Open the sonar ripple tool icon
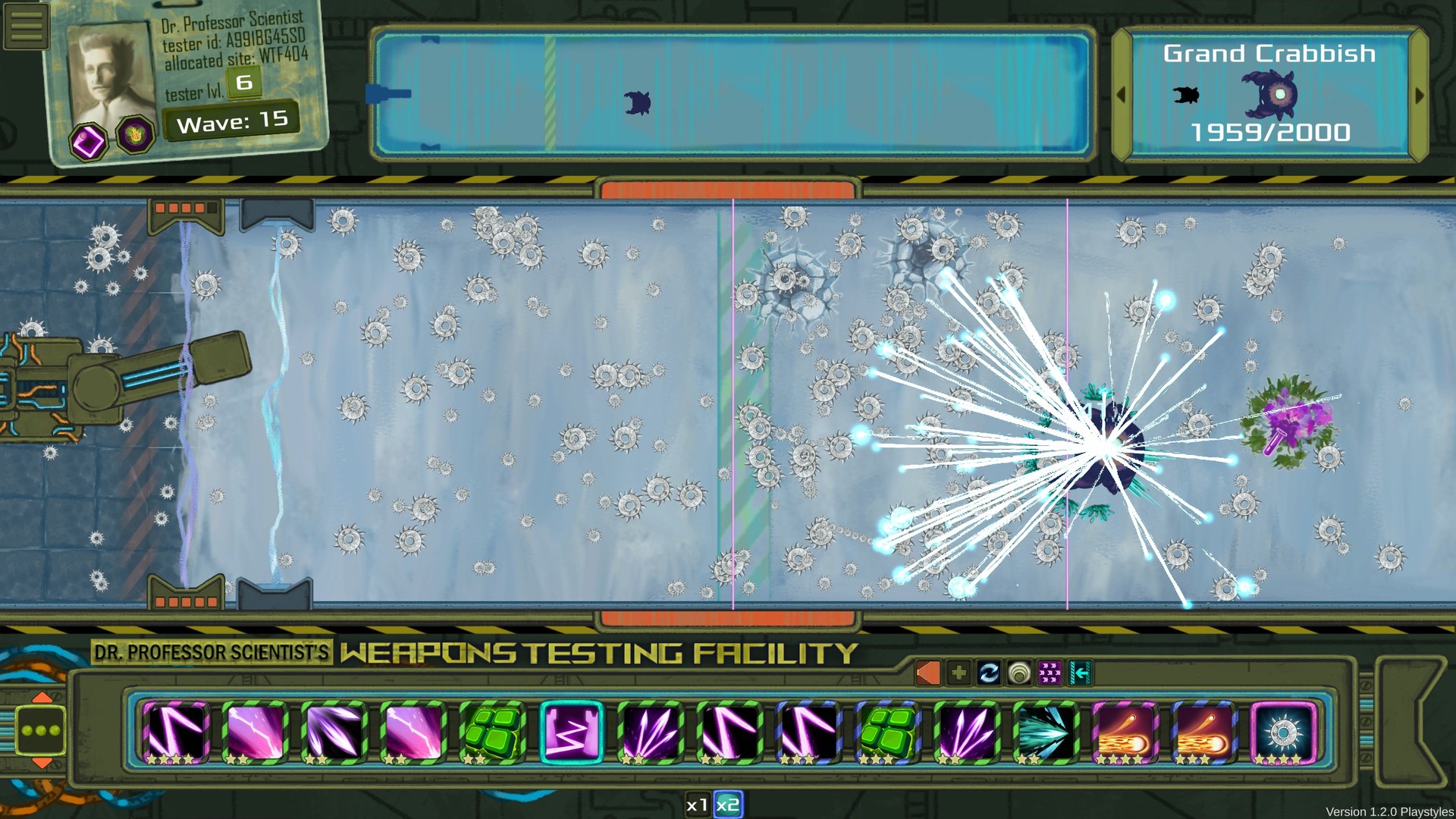 [1018, 671]
